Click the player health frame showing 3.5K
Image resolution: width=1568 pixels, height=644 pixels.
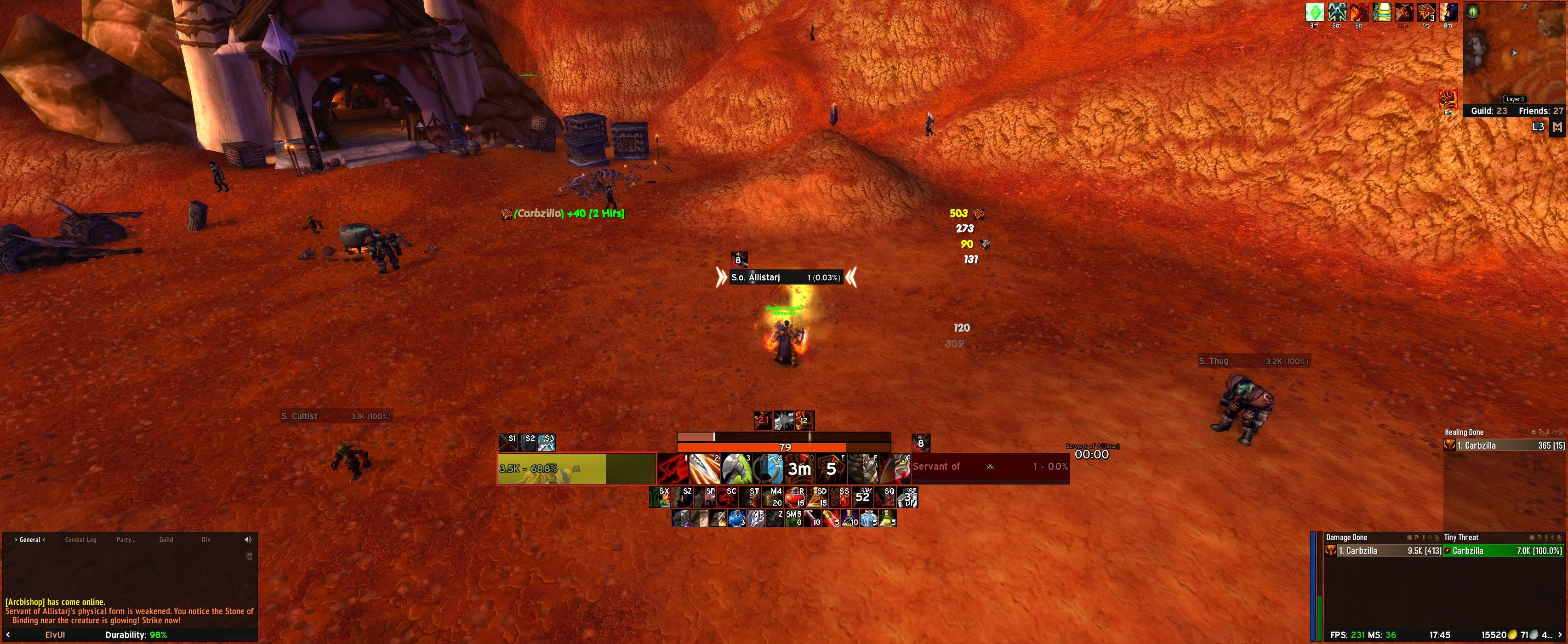pyautogui.click(x=576, y=469)
